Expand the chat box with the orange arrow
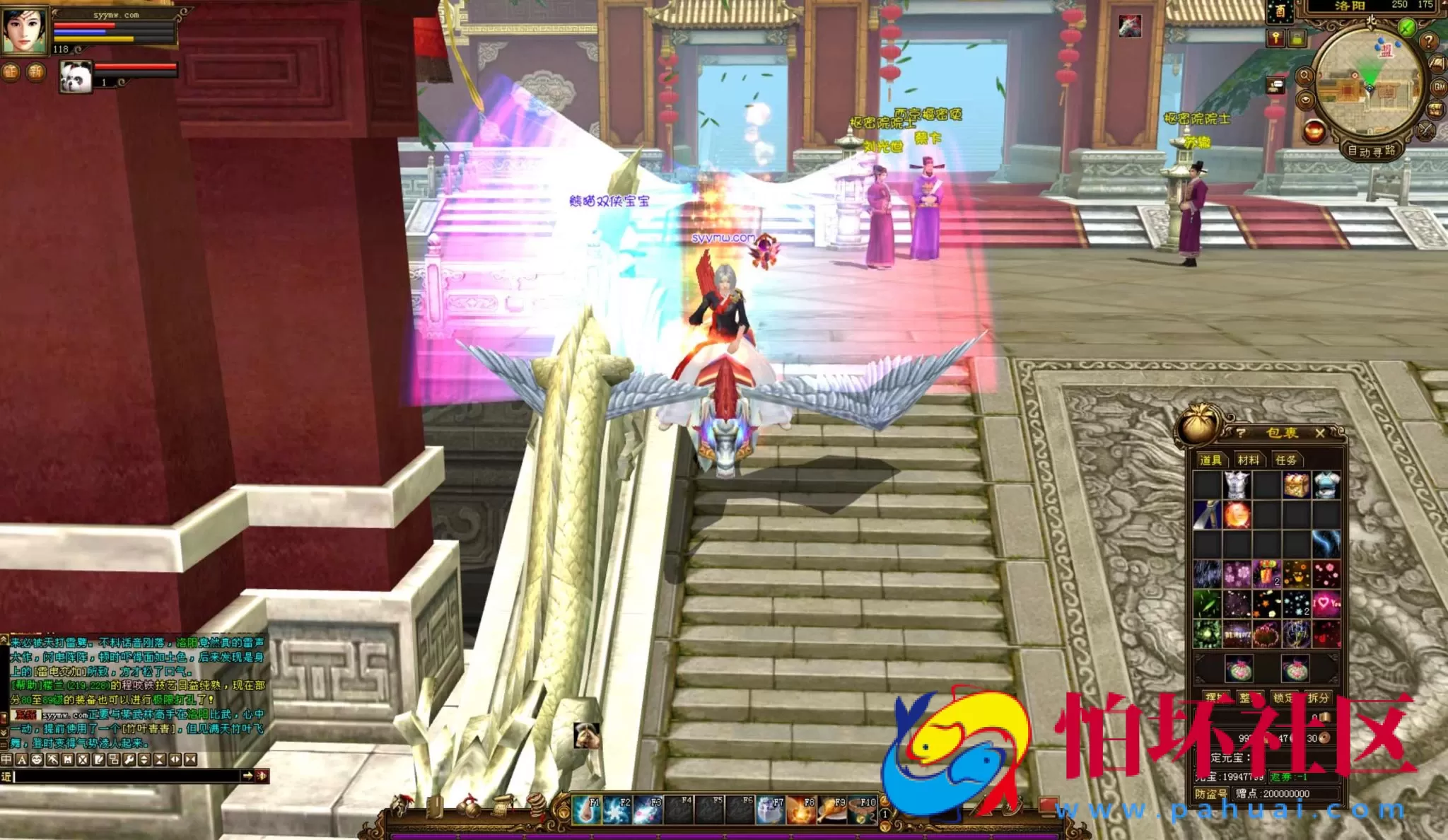Screen dimensions: 1448x840 pyautogui.click(x=248, y=776)
